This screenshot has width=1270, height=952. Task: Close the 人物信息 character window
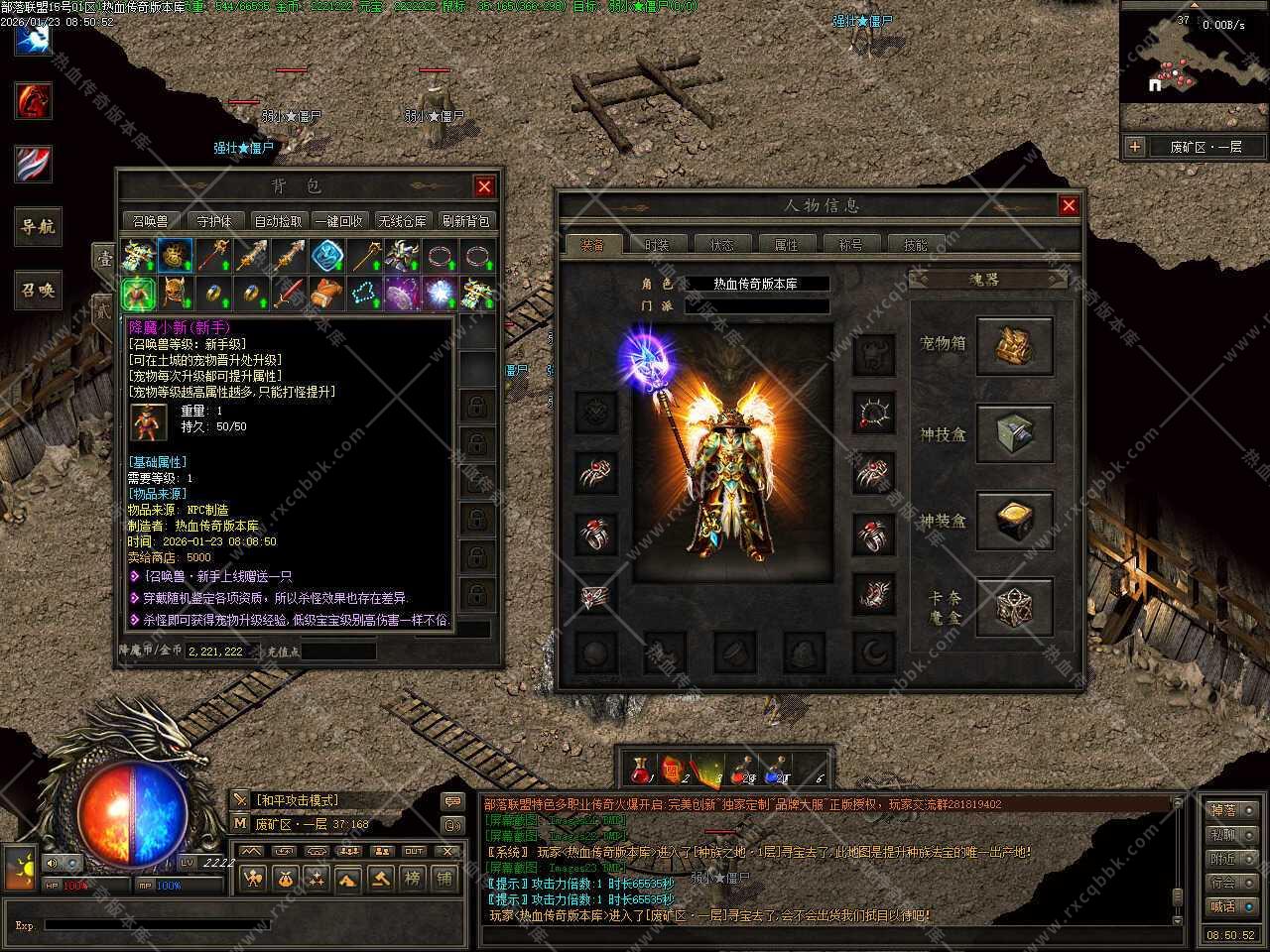coord(1069,205)
